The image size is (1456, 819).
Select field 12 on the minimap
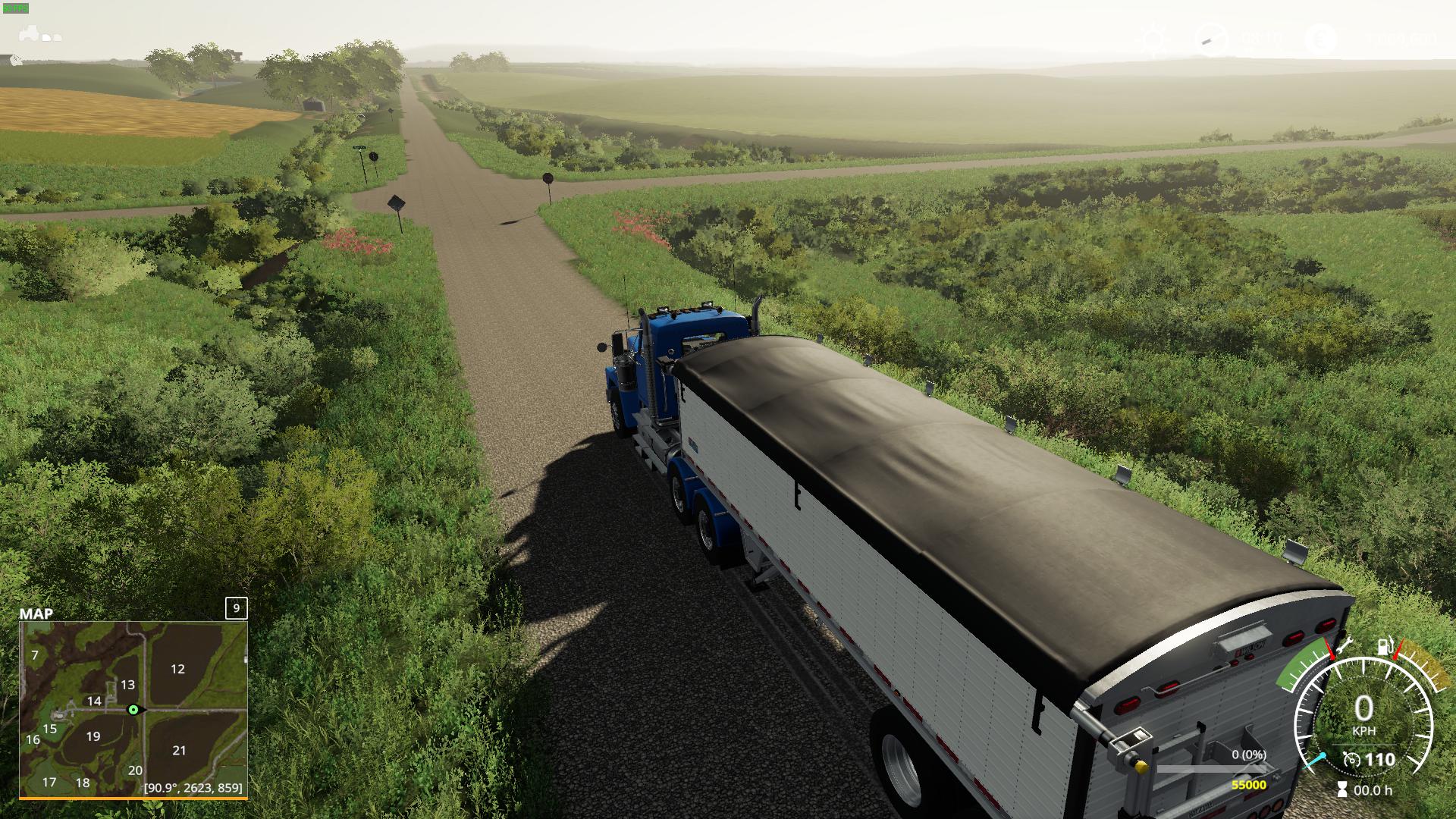pyautogui.click(x=177, y=669)
